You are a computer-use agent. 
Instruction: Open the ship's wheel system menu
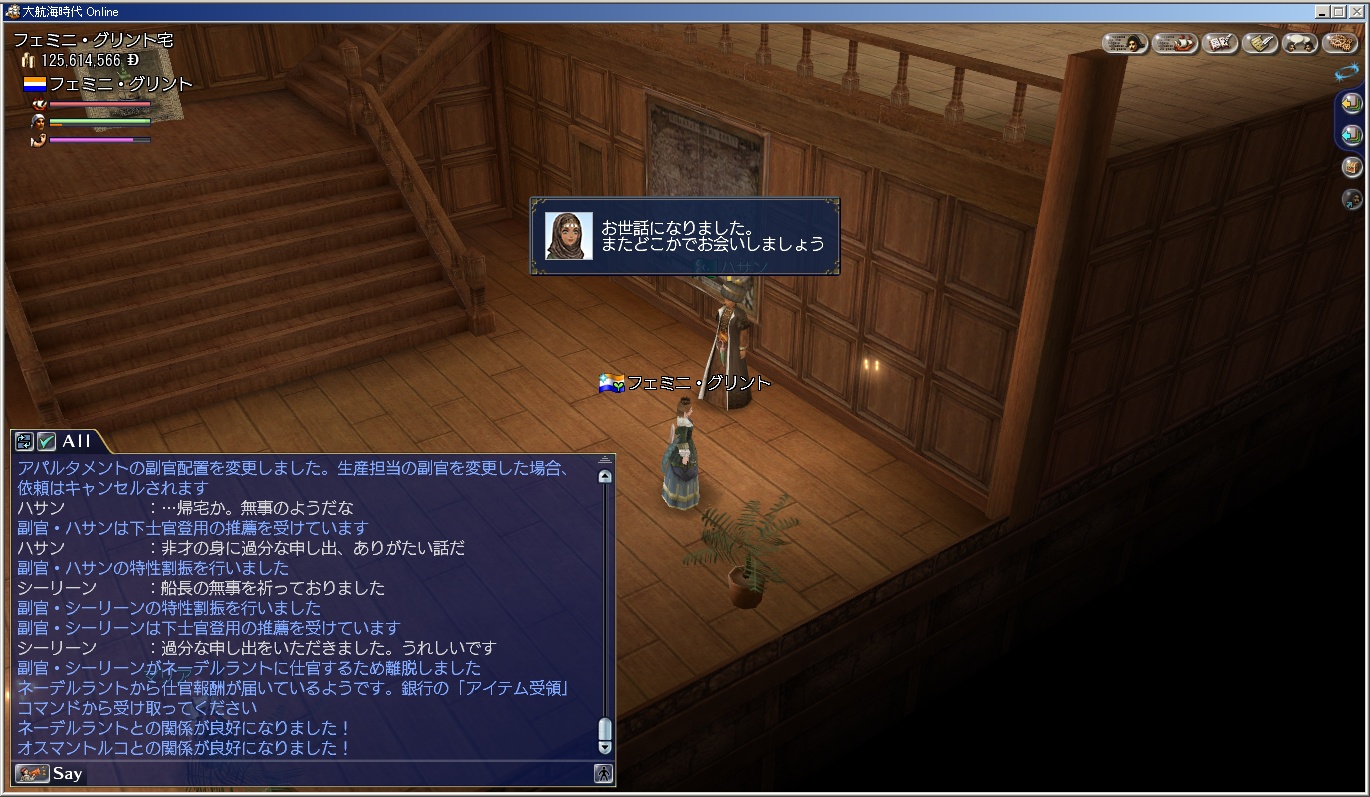tap(1339, 43)
